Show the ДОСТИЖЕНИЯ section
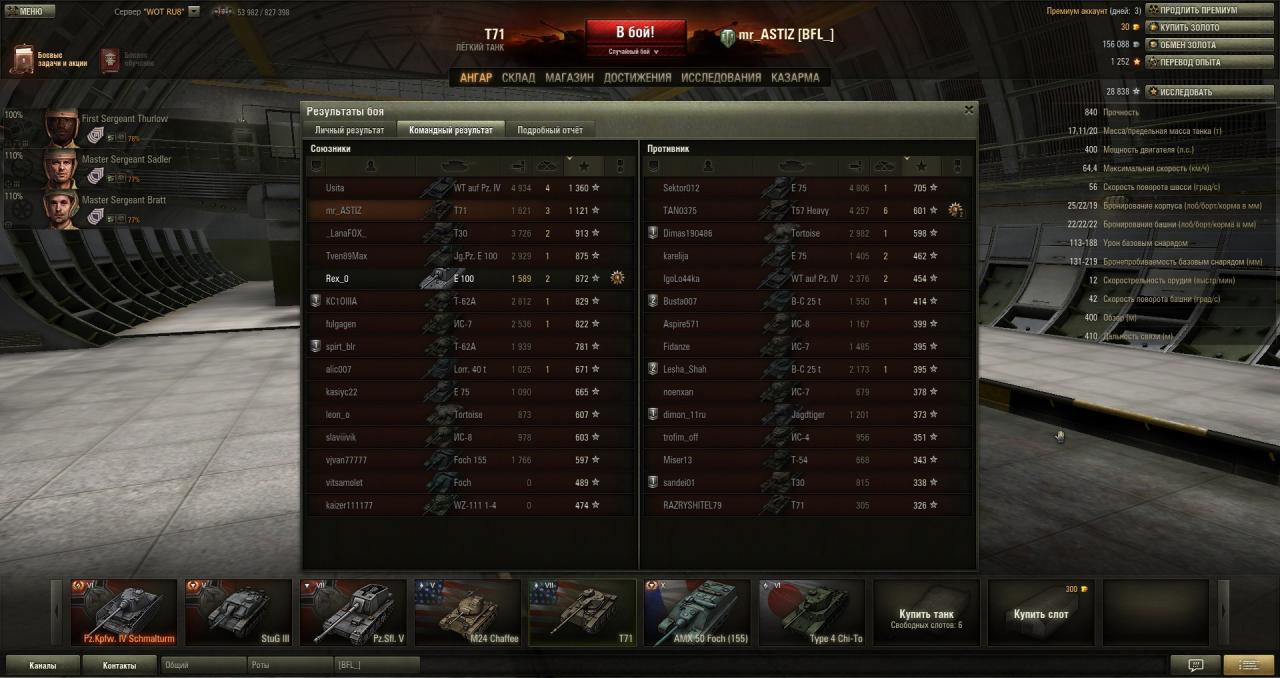1280x678 pixels. tap(637, 77)
